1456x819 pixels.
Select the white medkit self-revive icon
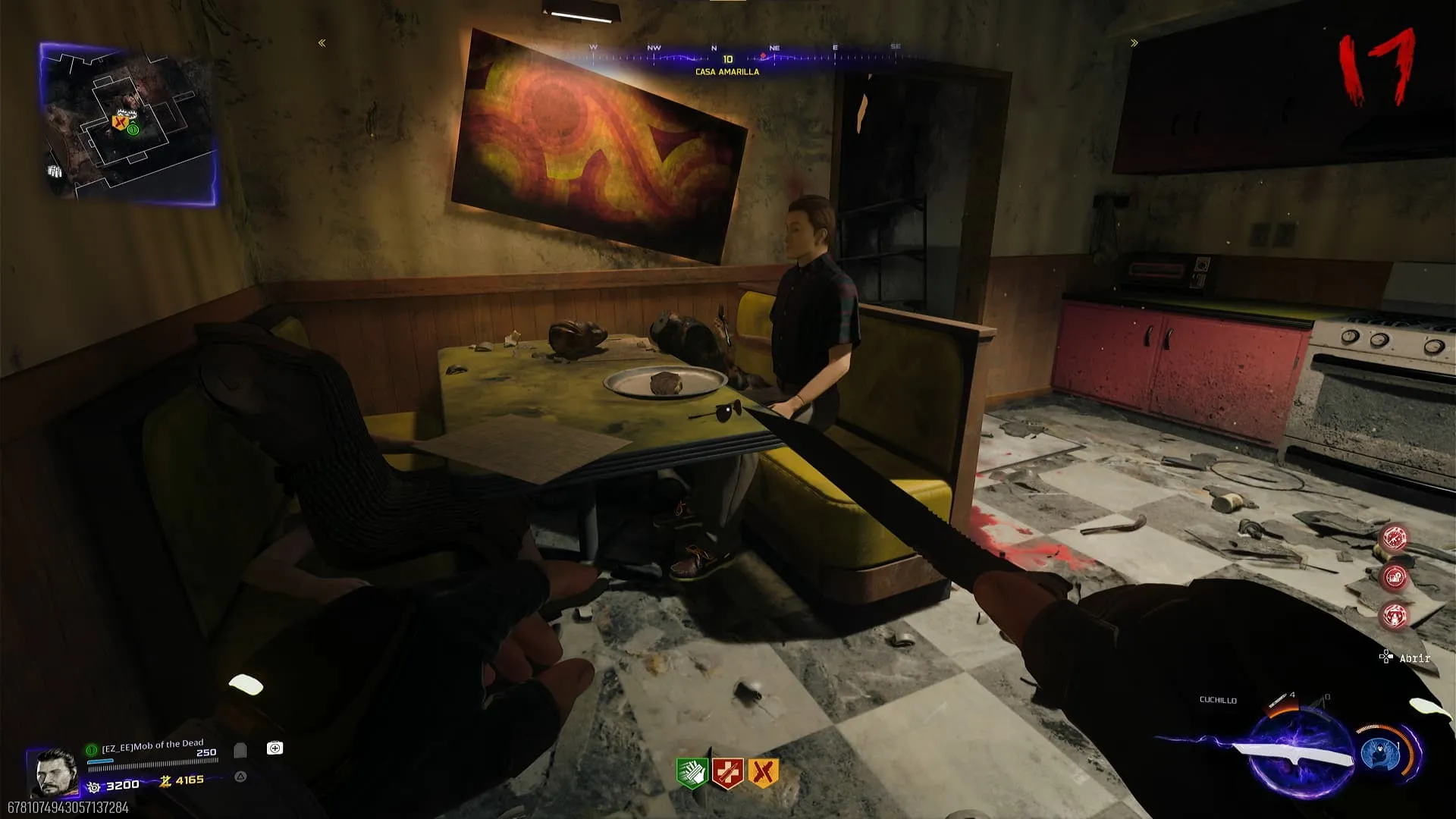275,748
